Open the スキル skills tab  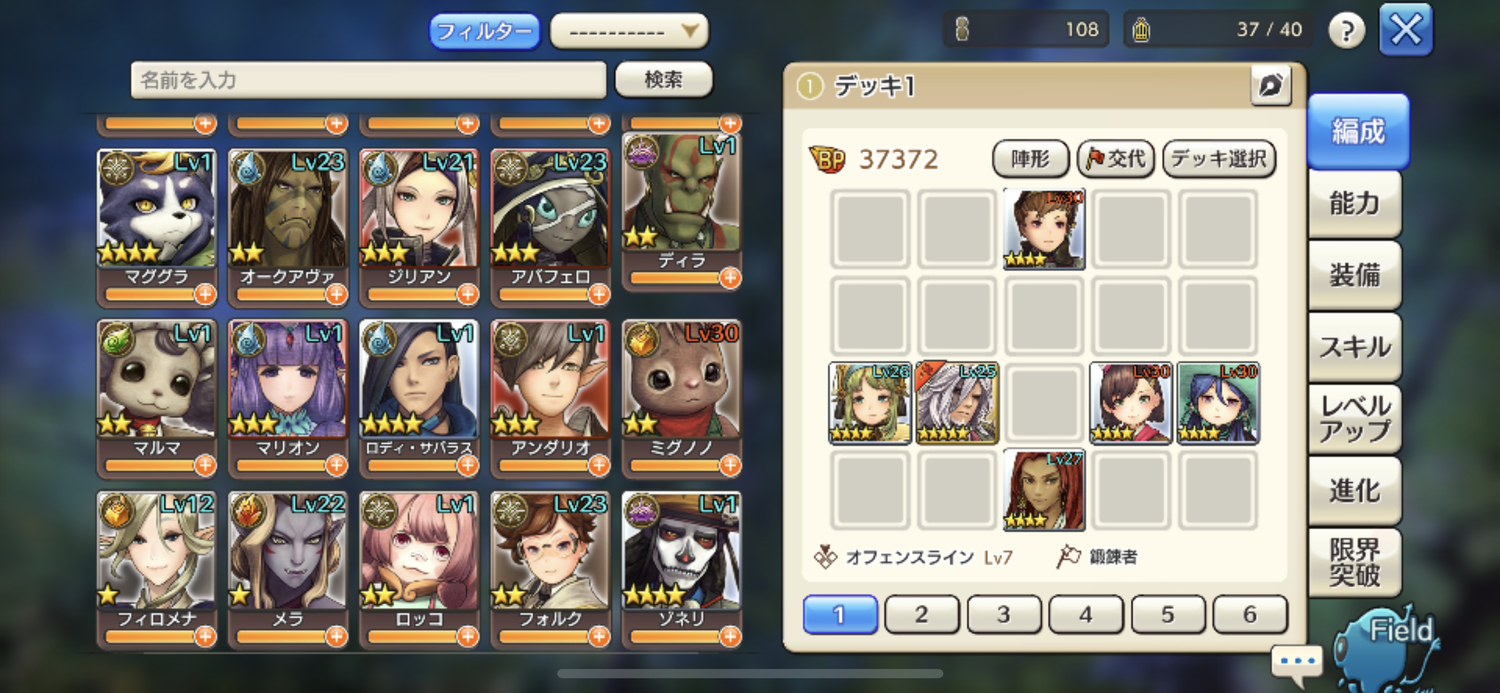[1354, 348]
